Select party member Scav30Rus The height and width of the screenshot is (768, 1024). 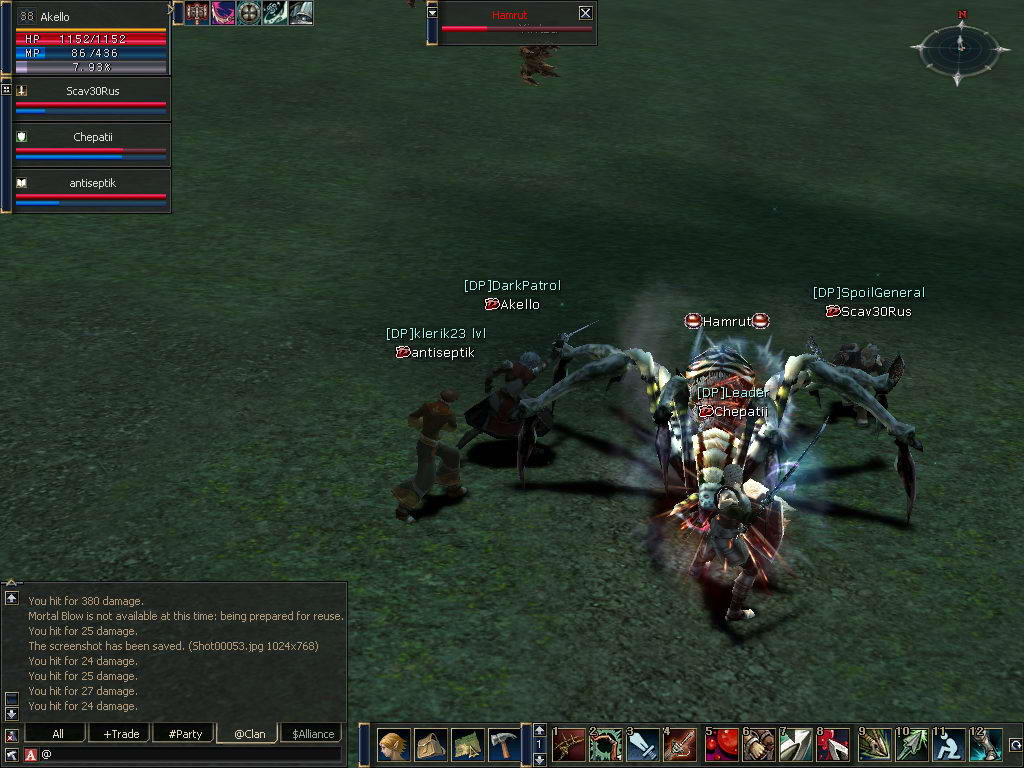(92, 91)
